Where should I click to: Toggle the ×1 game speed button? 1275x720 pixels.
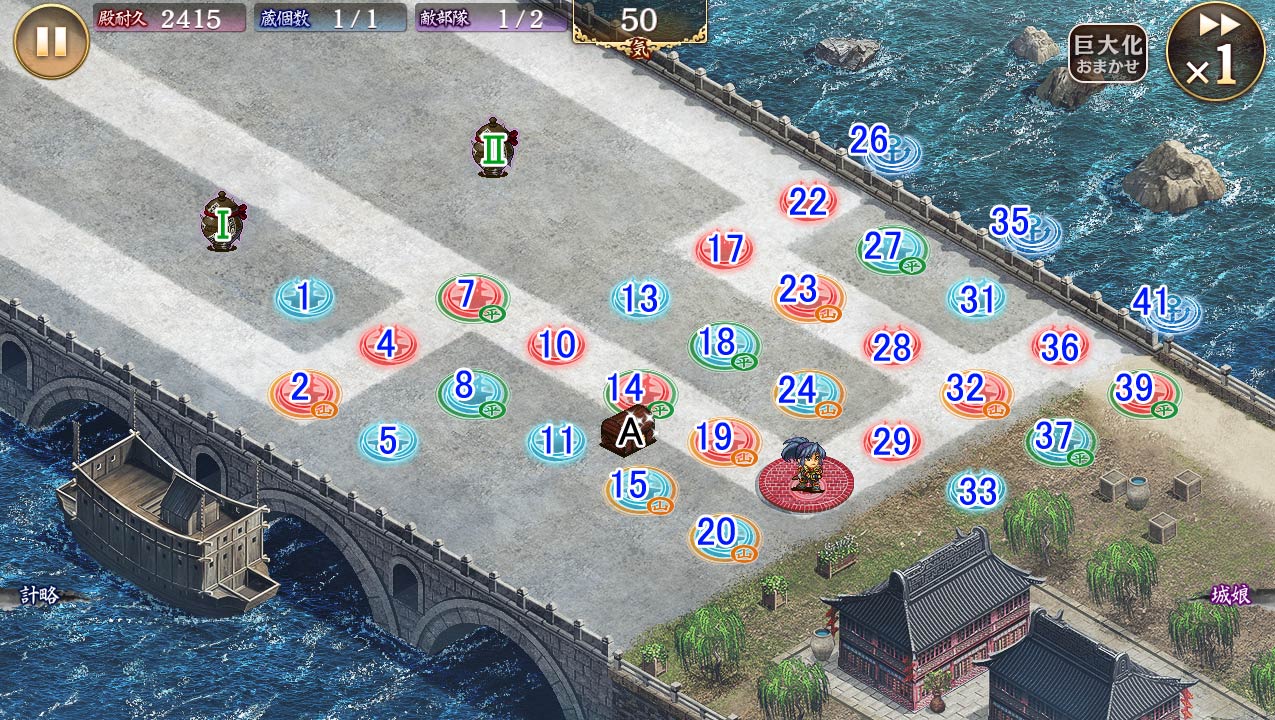point(1216,51)
